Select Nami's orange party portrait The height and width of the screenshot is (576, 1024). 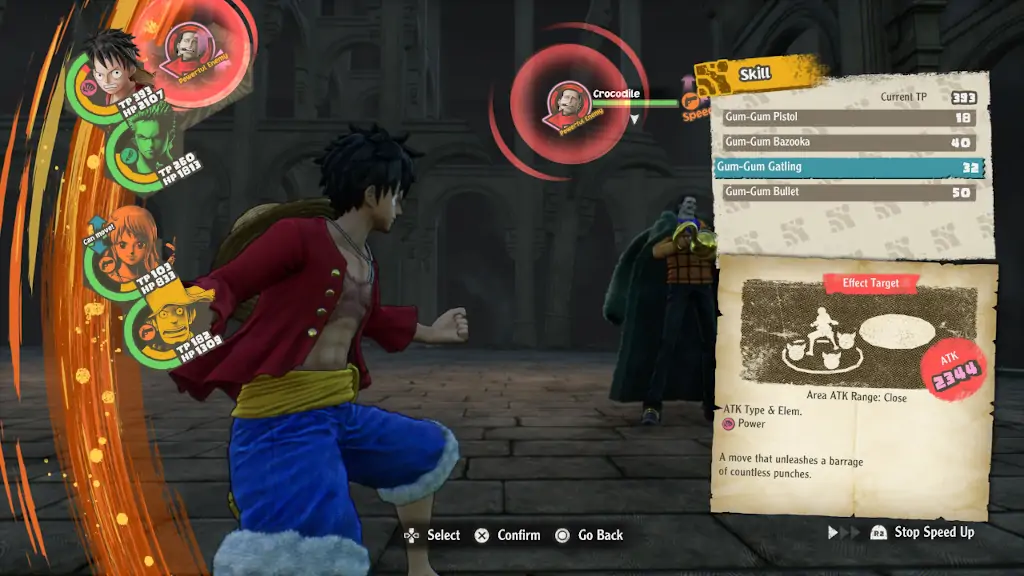click(x=128, y=243)
